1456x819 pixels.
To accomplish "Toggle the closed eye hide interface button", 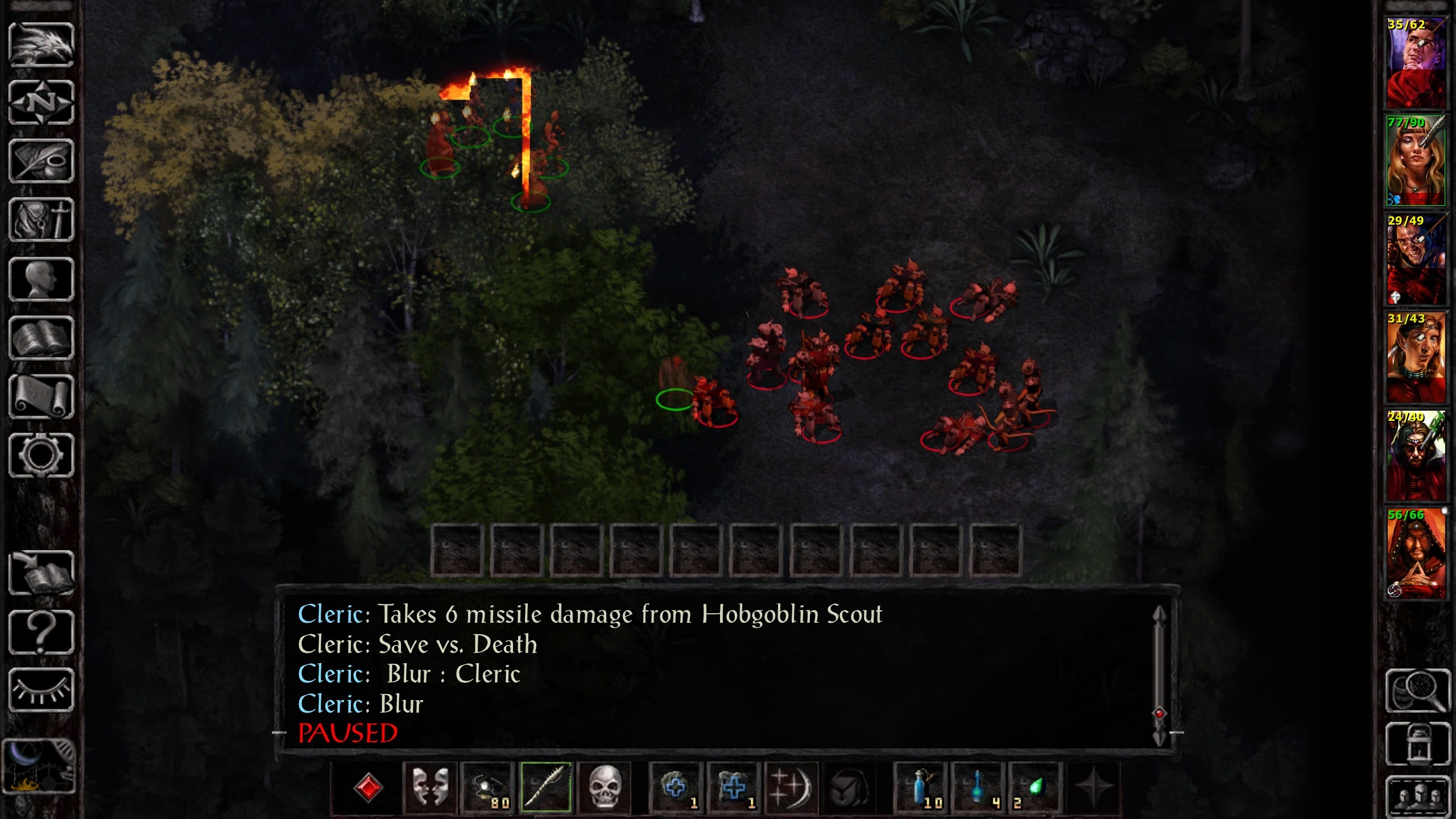I will tap(42, 690).
